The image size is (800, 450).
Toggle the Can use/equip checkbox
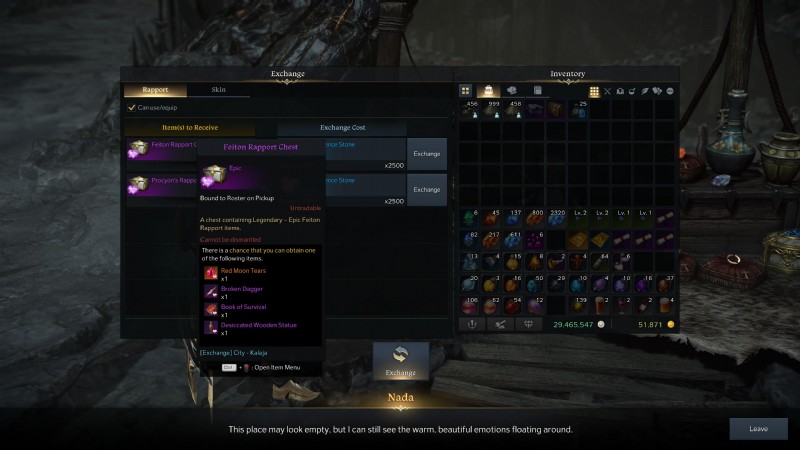pos(132,107)
